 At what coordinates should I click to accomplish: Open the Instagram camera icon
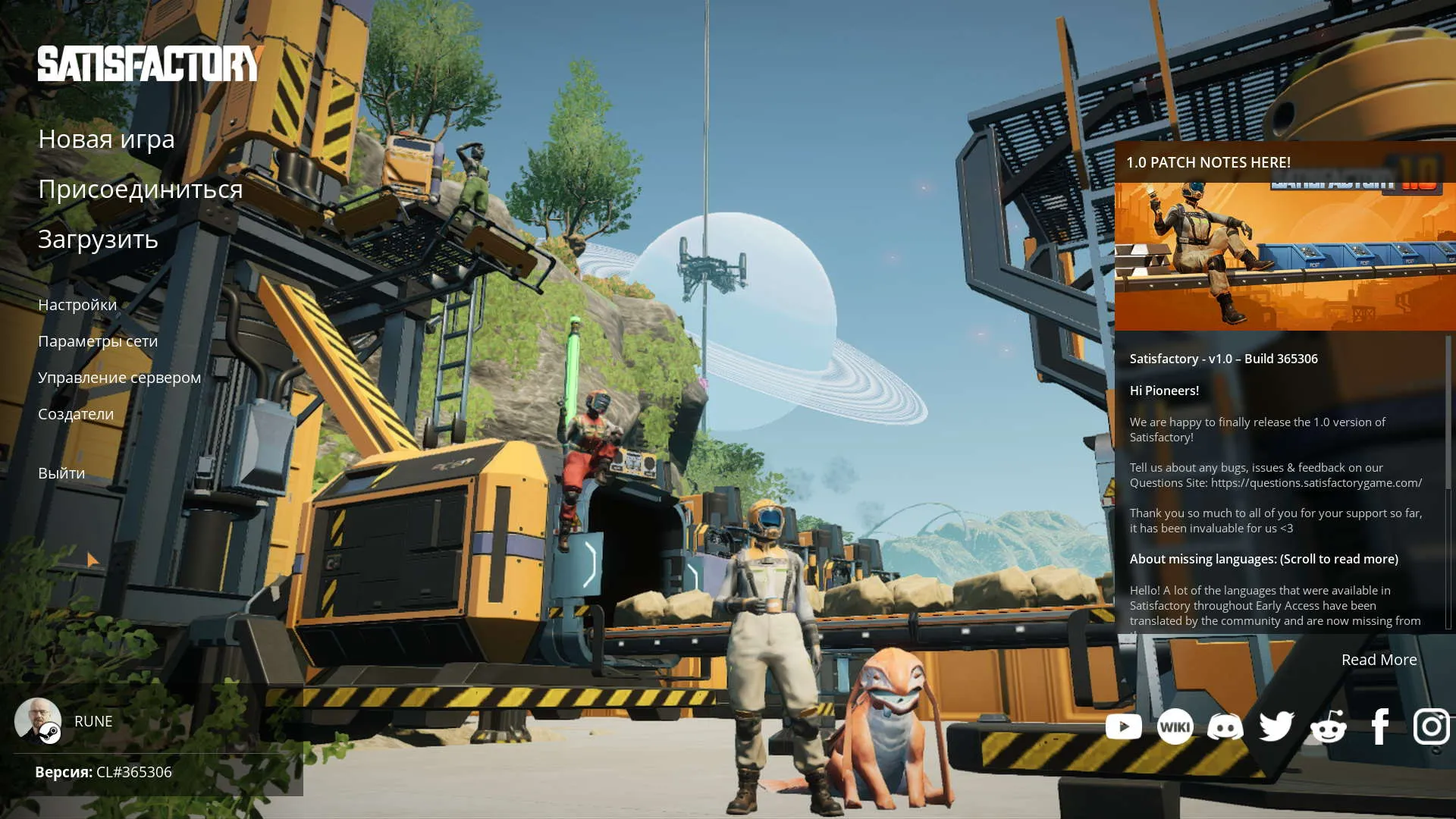tap(1431, 726)
